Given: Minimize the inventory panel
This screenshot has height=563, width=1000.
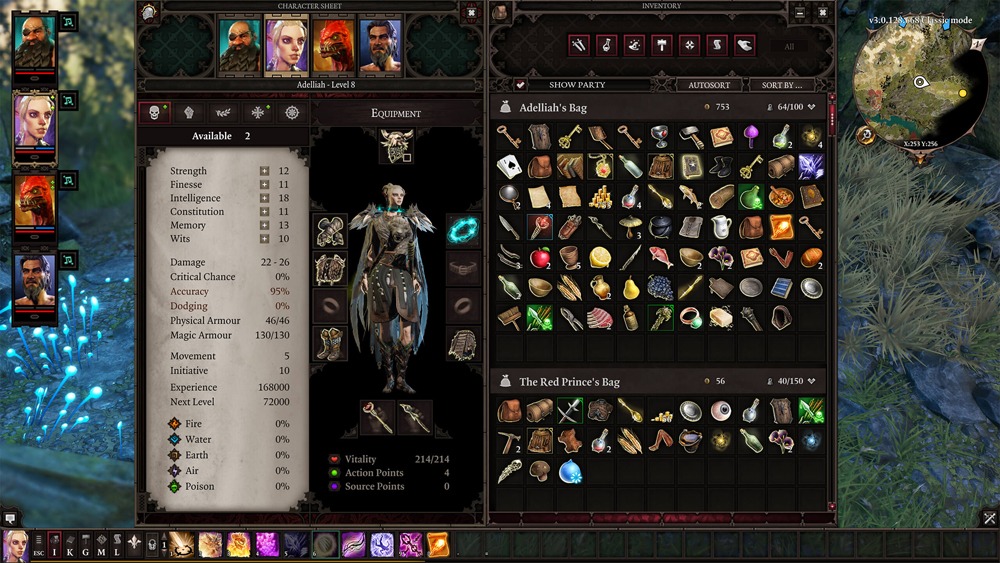Looking at the screenshot, I should pos(799,12).
